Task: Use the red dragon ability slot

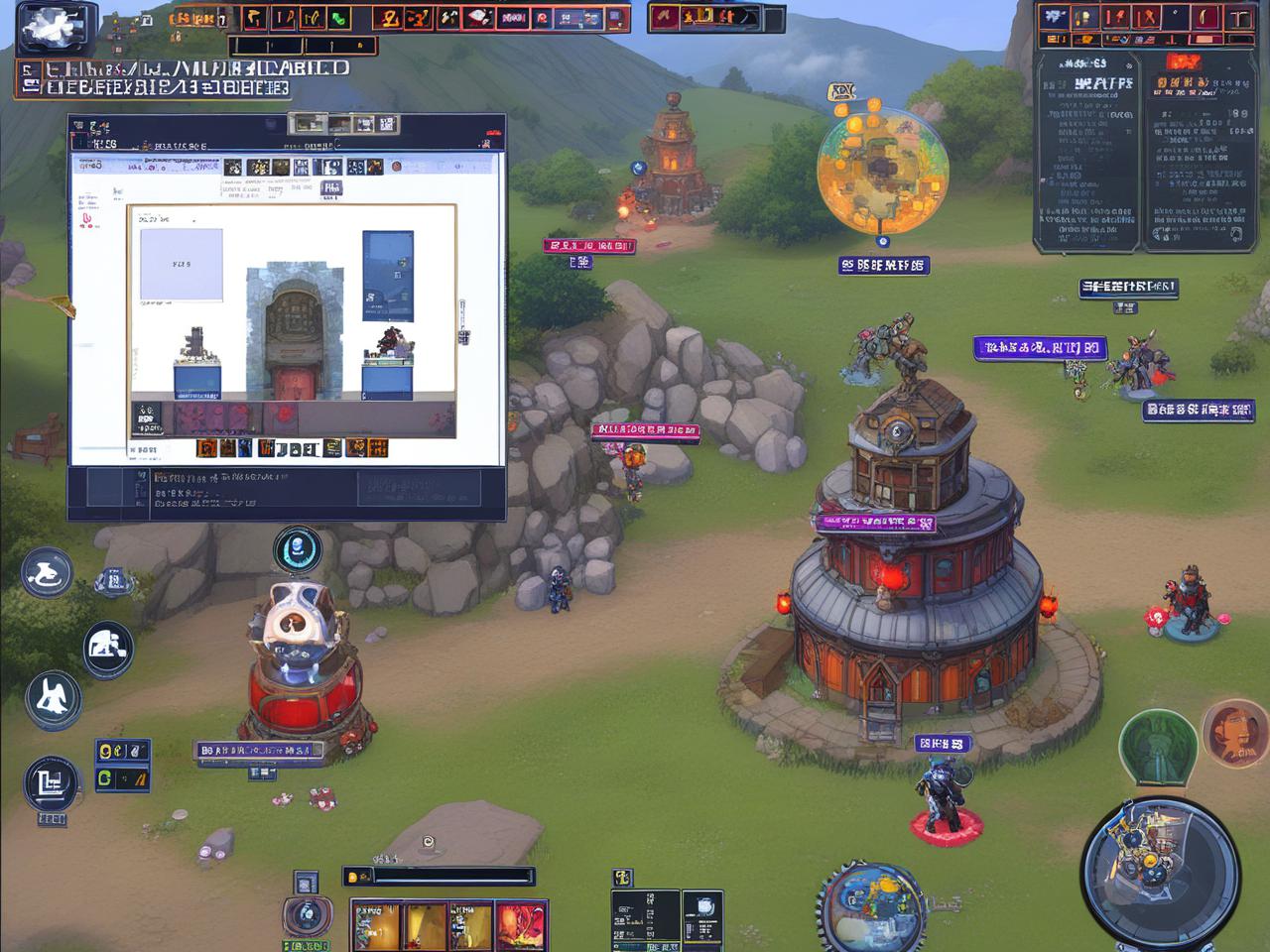Action: (x=521, y=926)
